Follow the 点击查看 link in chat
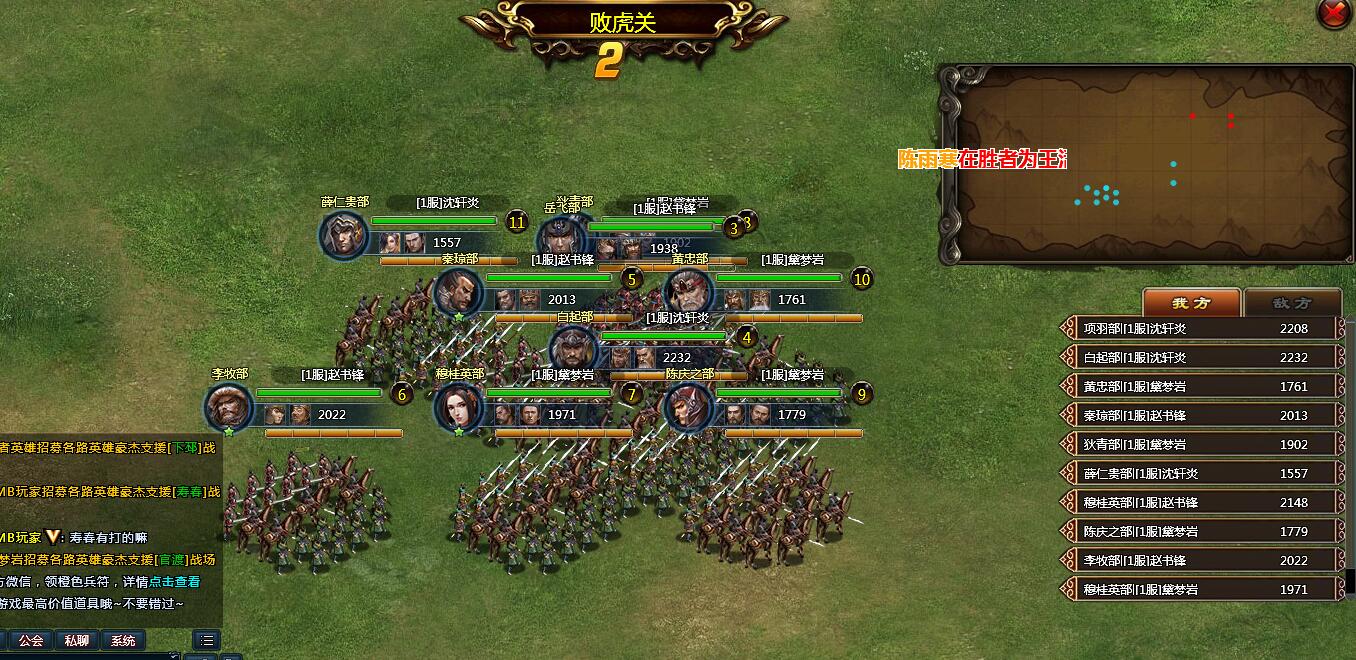Viewport: 1356px width, 660px height. [175, 581]
